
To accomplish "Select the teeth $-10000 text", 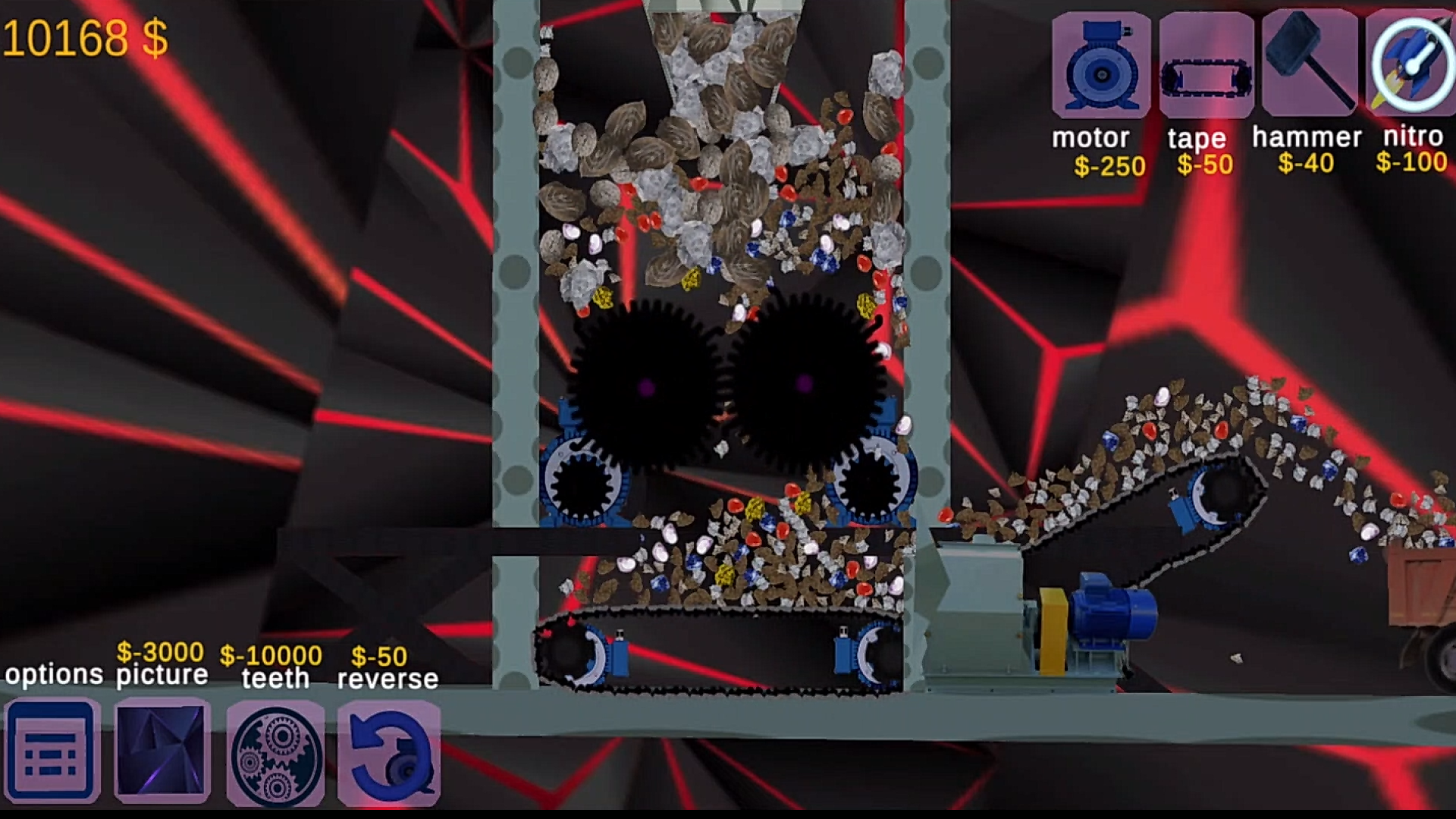I will coord(270,654).
